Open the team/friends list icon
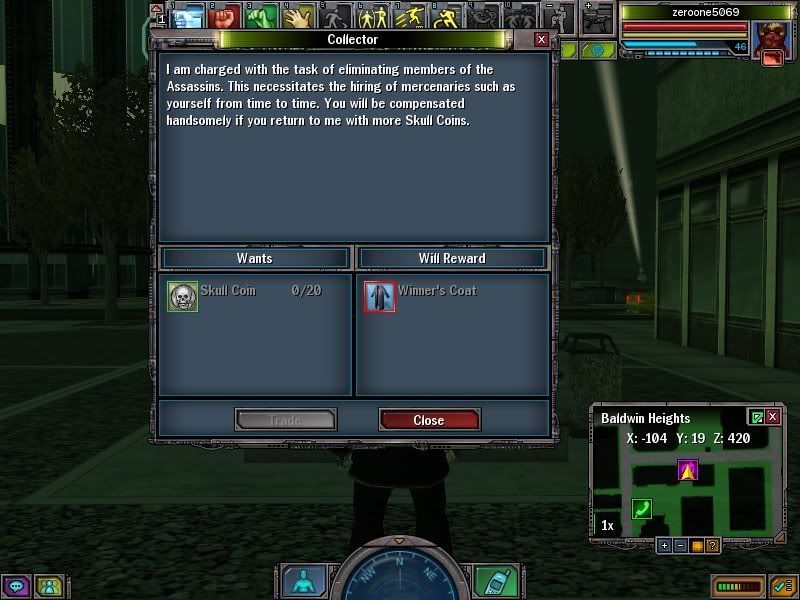This screenshot has width=800, height=600. [x=48, y=585]
